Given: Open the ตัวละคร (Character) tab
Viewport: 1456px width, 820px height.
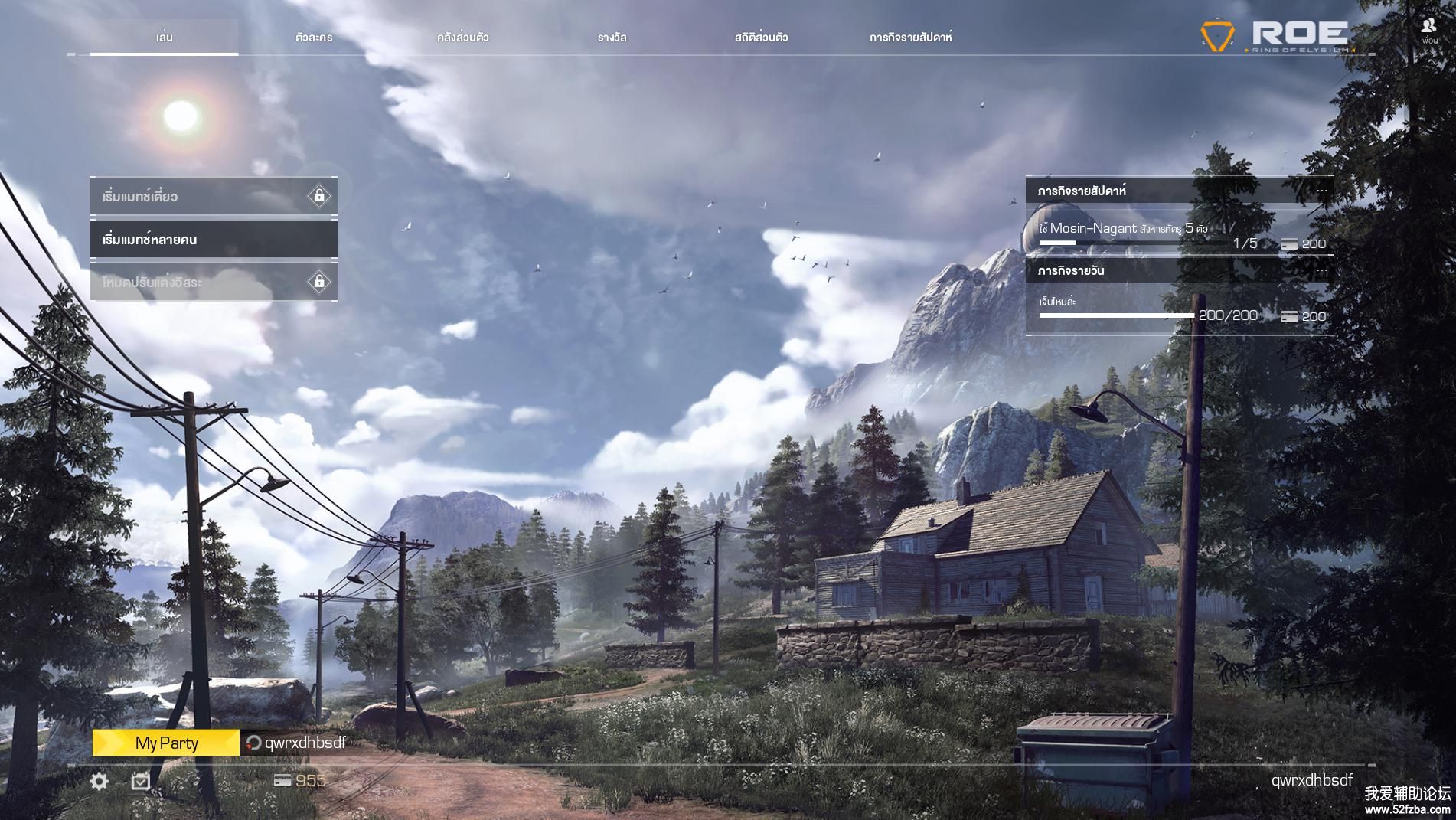Looking at the screenshot, I should (314, 37).
